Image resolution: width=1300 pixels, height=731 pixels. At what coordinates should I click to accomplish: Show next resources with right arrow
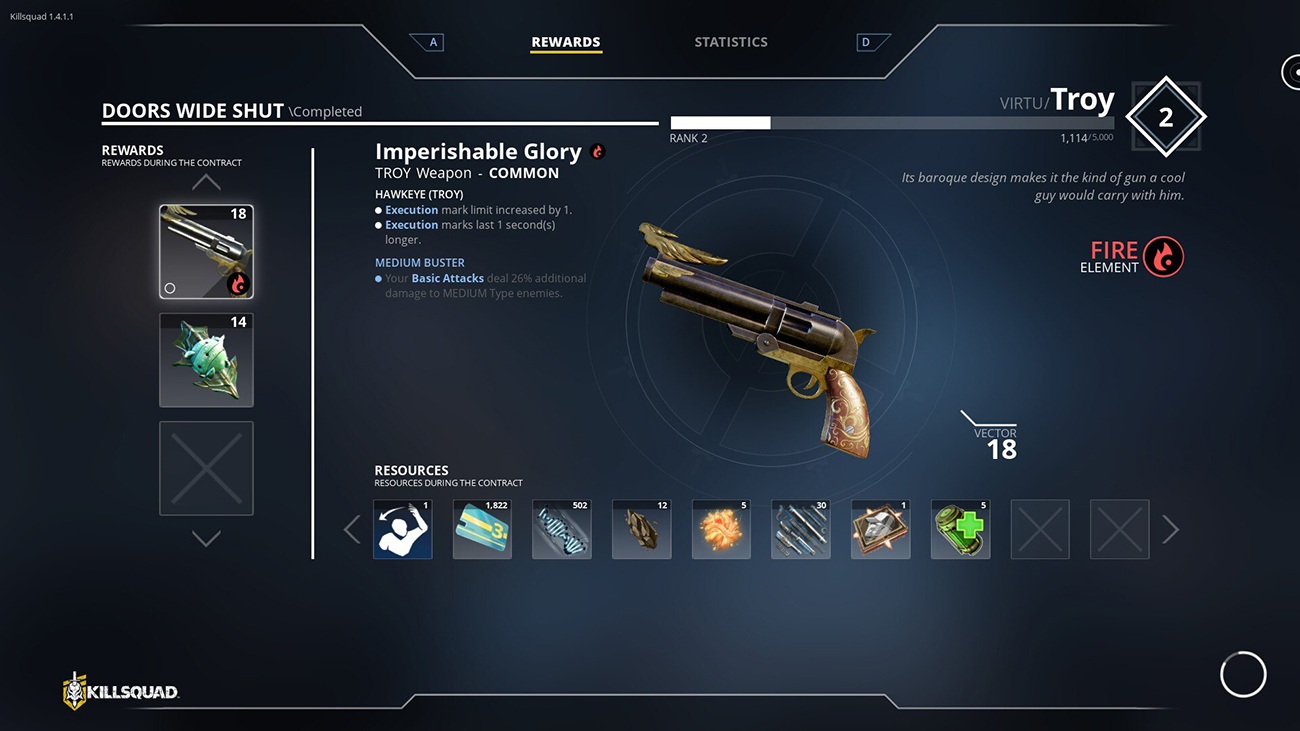1170,529
